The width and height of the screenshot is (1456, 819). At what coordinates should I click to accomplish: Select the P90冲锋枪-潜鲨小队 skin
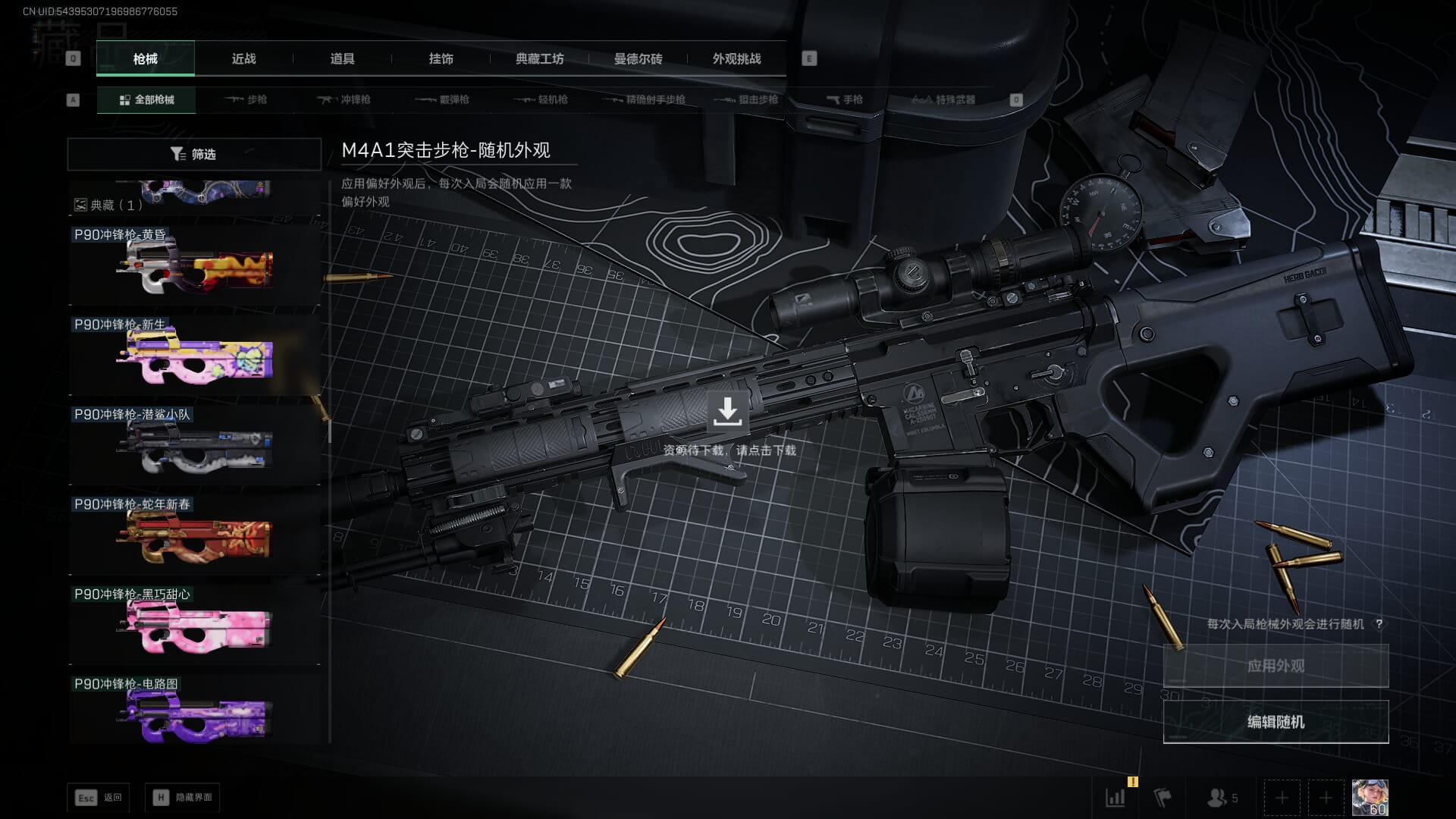[194, 445]
